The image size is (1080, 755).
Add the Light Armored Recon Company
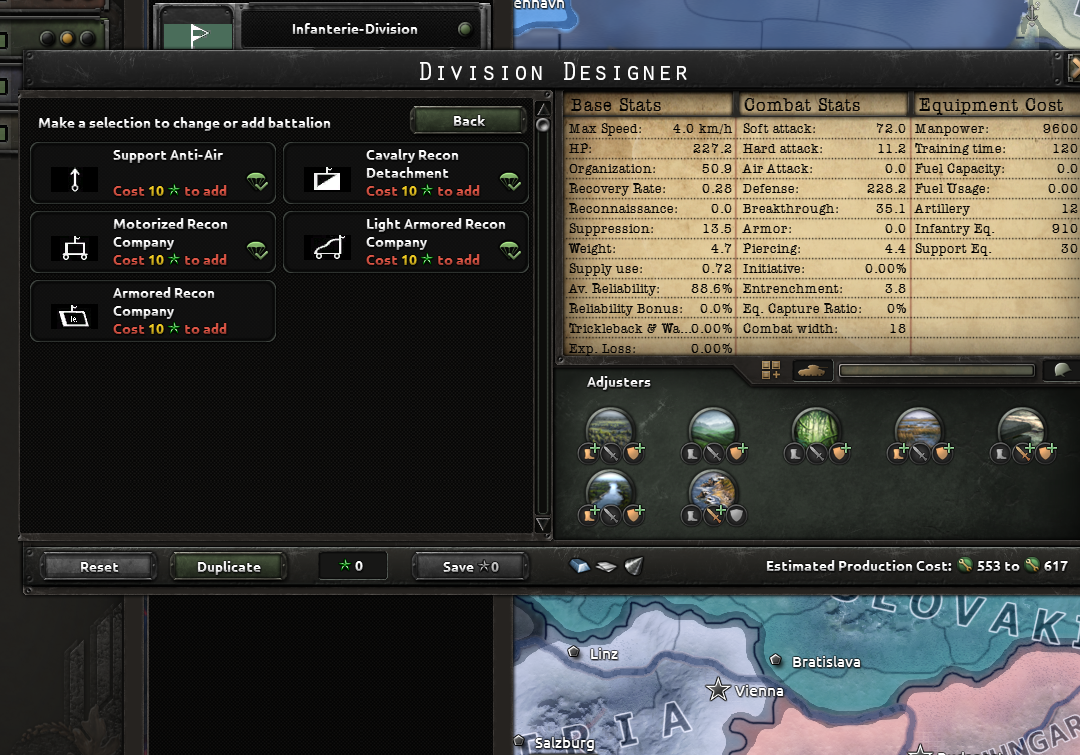coord(406,242)
